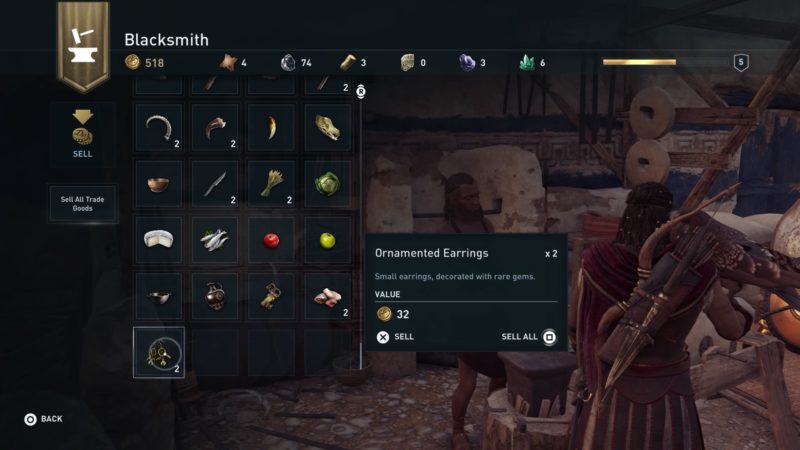Select the wheat bundle item
800x450 pixels.
coord(270,184)
